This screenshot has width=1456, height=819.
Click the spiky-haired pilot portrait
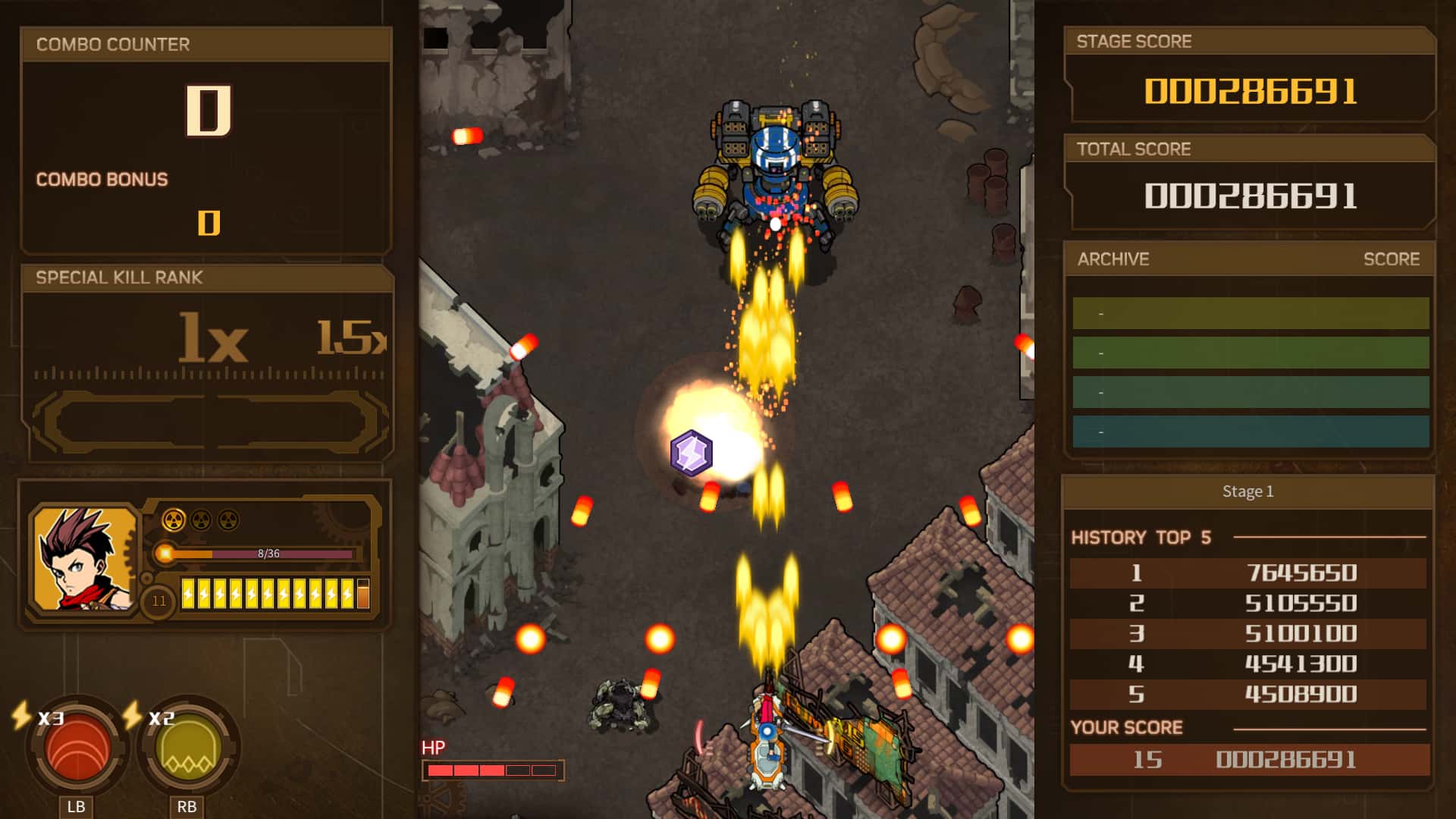85,558
